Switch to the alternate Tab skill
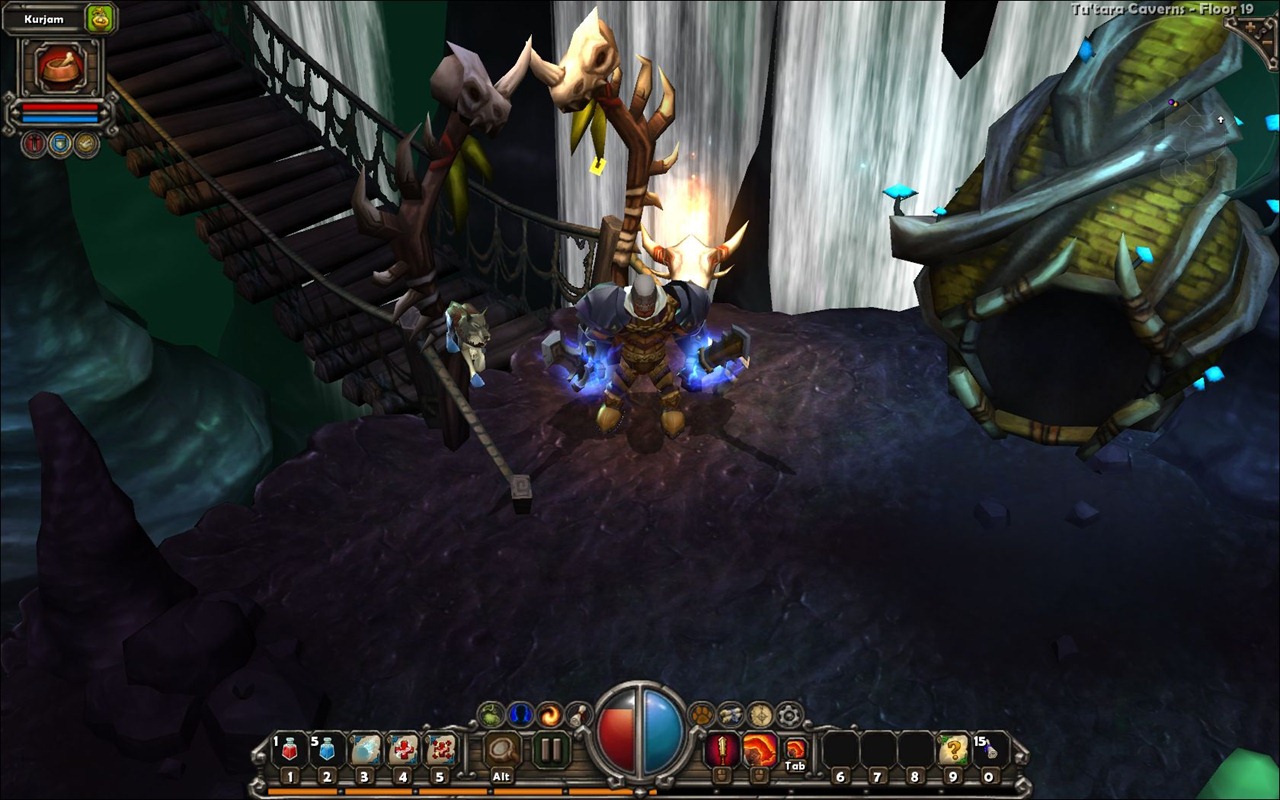Viewport: 1280px width, 800px height. coord(795,748)
